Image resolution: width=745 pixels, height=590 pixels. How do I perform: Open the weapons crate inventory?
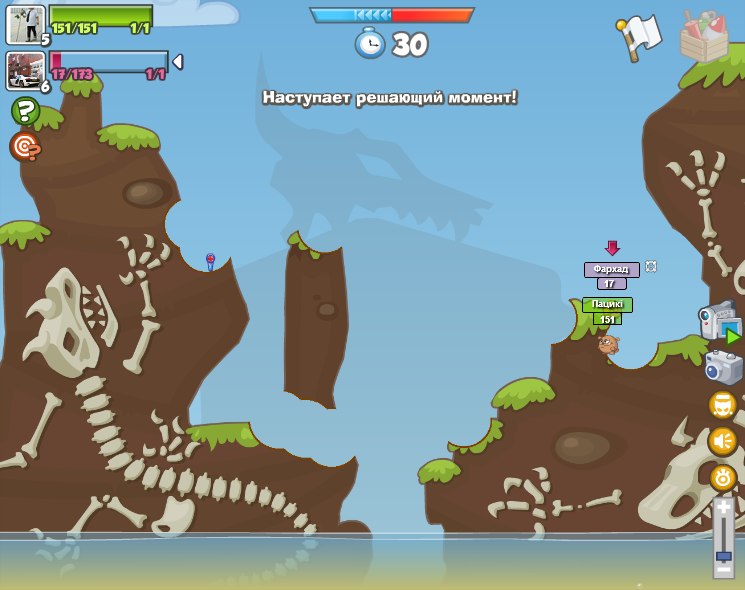tap(704, 36)
